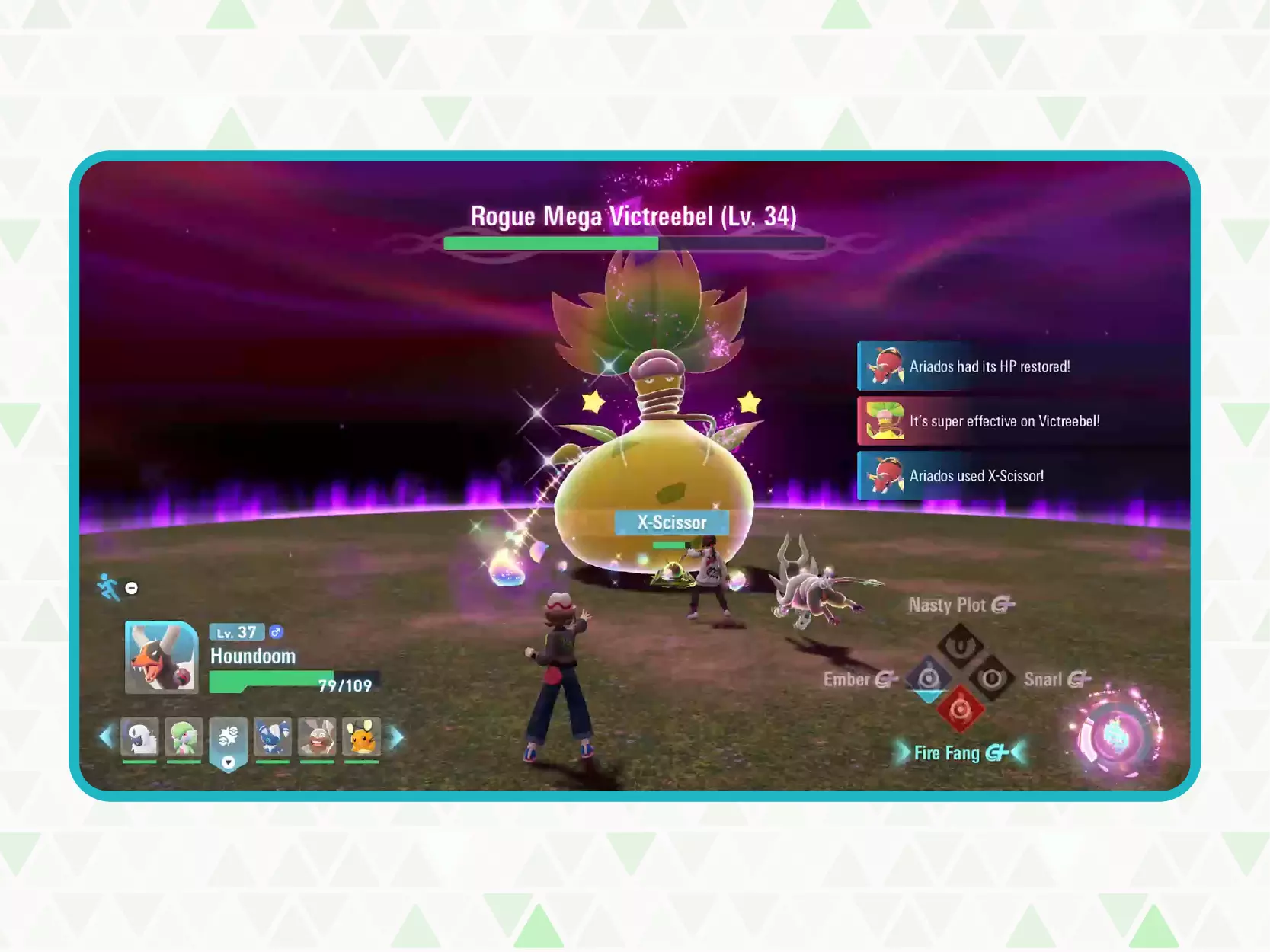Screen dimensions: 1270x952
Task: Switch to Absol in the party bar
Action: click(140, 737)
